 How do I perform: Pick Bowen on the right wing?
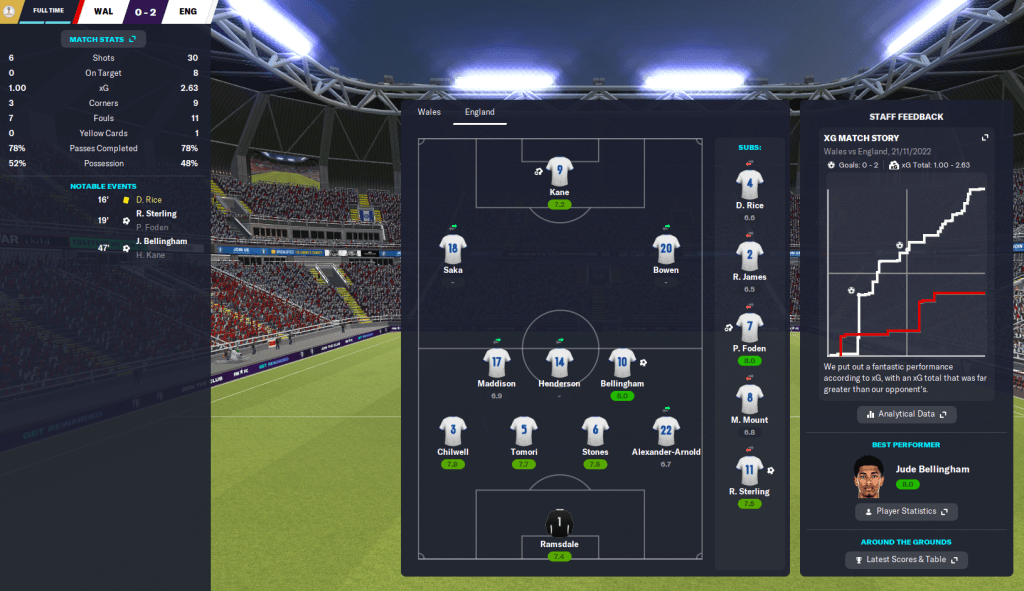point(666,248)
